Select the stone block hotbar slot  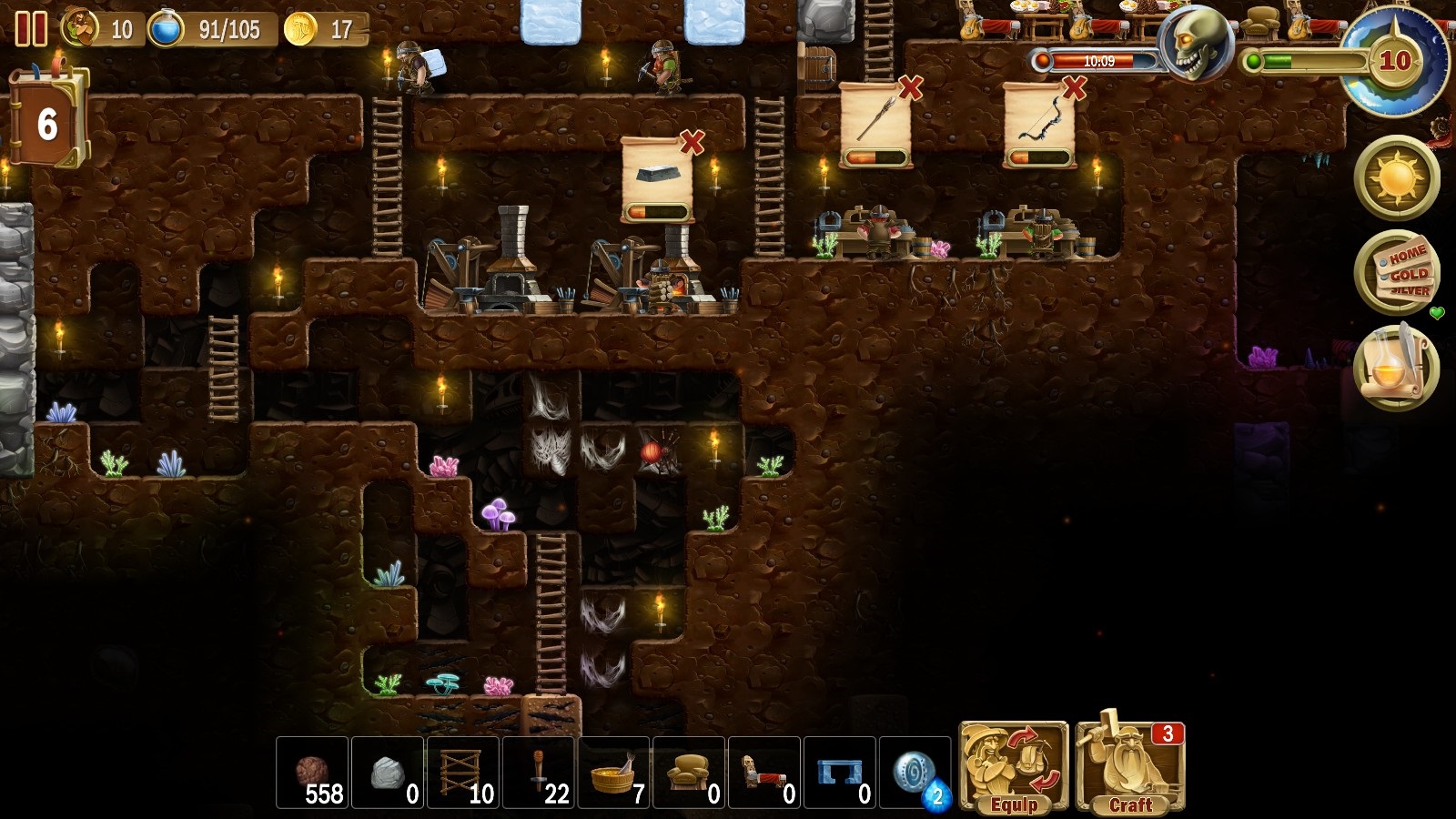(x=388, y=773)
